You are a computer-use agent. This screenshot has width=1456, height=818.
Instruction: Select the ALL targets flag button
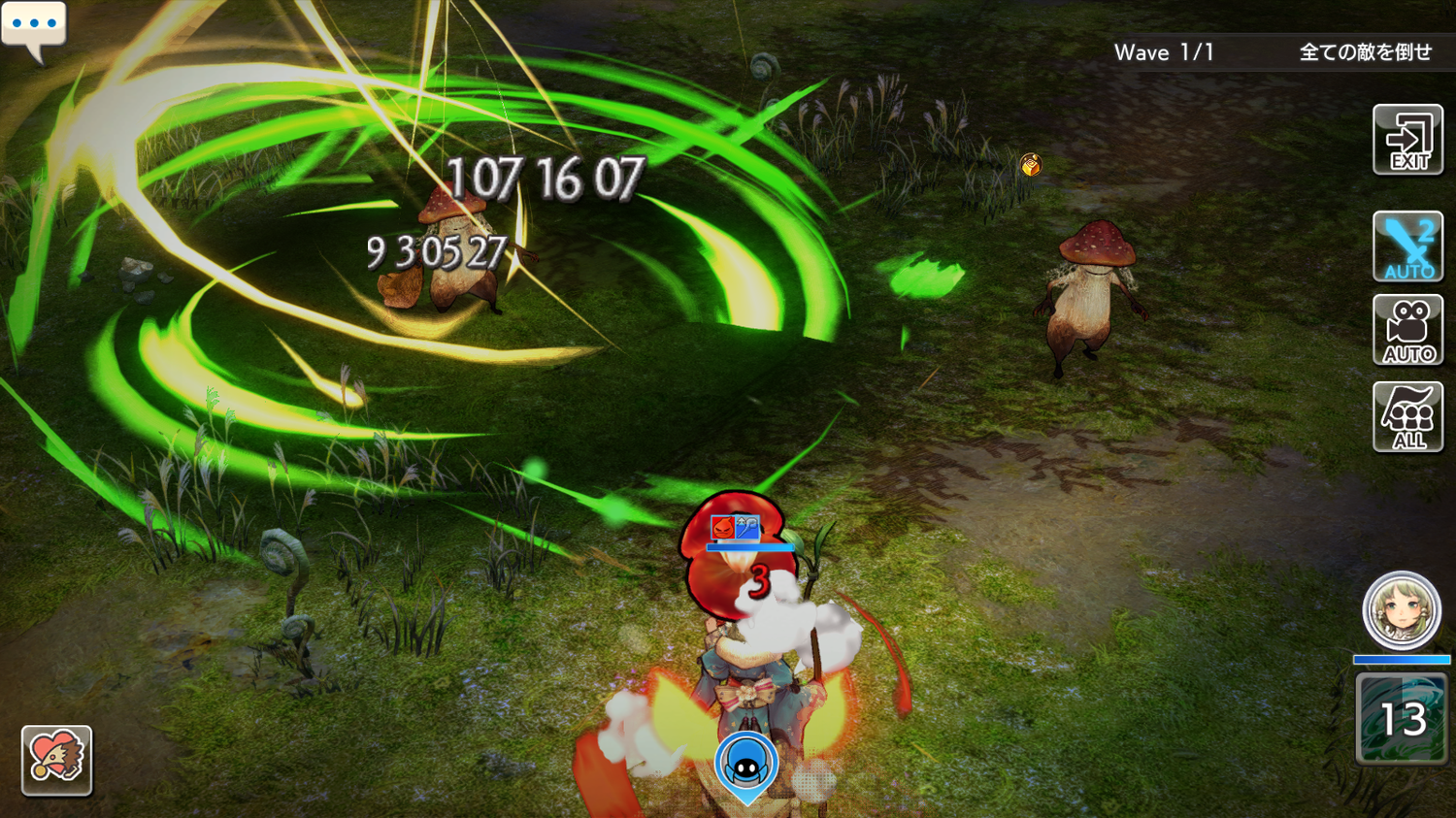point(1407,417)
